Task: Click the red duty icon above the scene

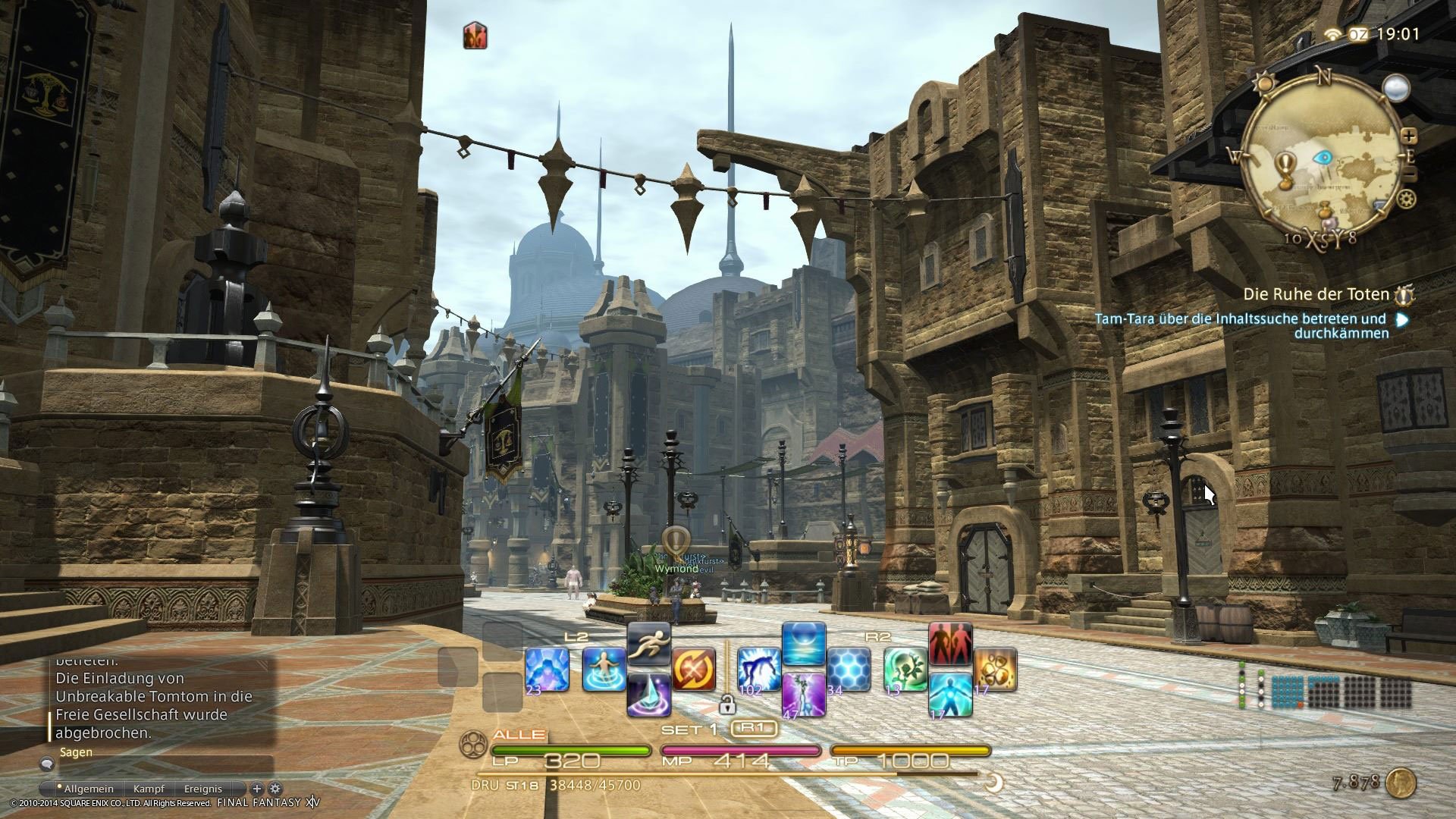Action: [475, 34]
